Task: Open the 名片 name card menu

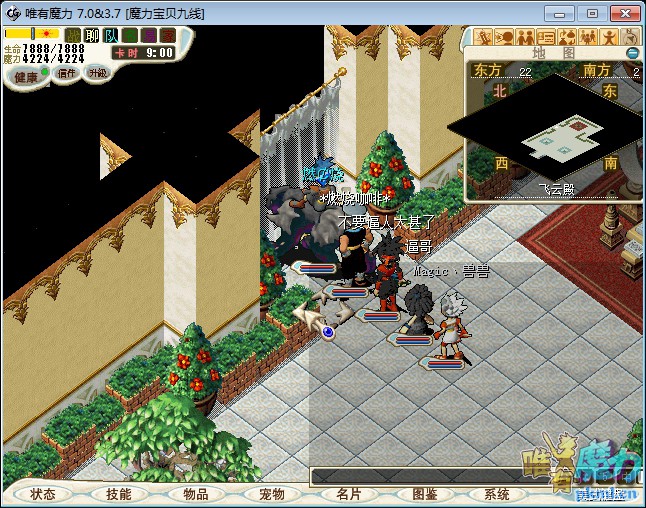Action: [348, 494]
